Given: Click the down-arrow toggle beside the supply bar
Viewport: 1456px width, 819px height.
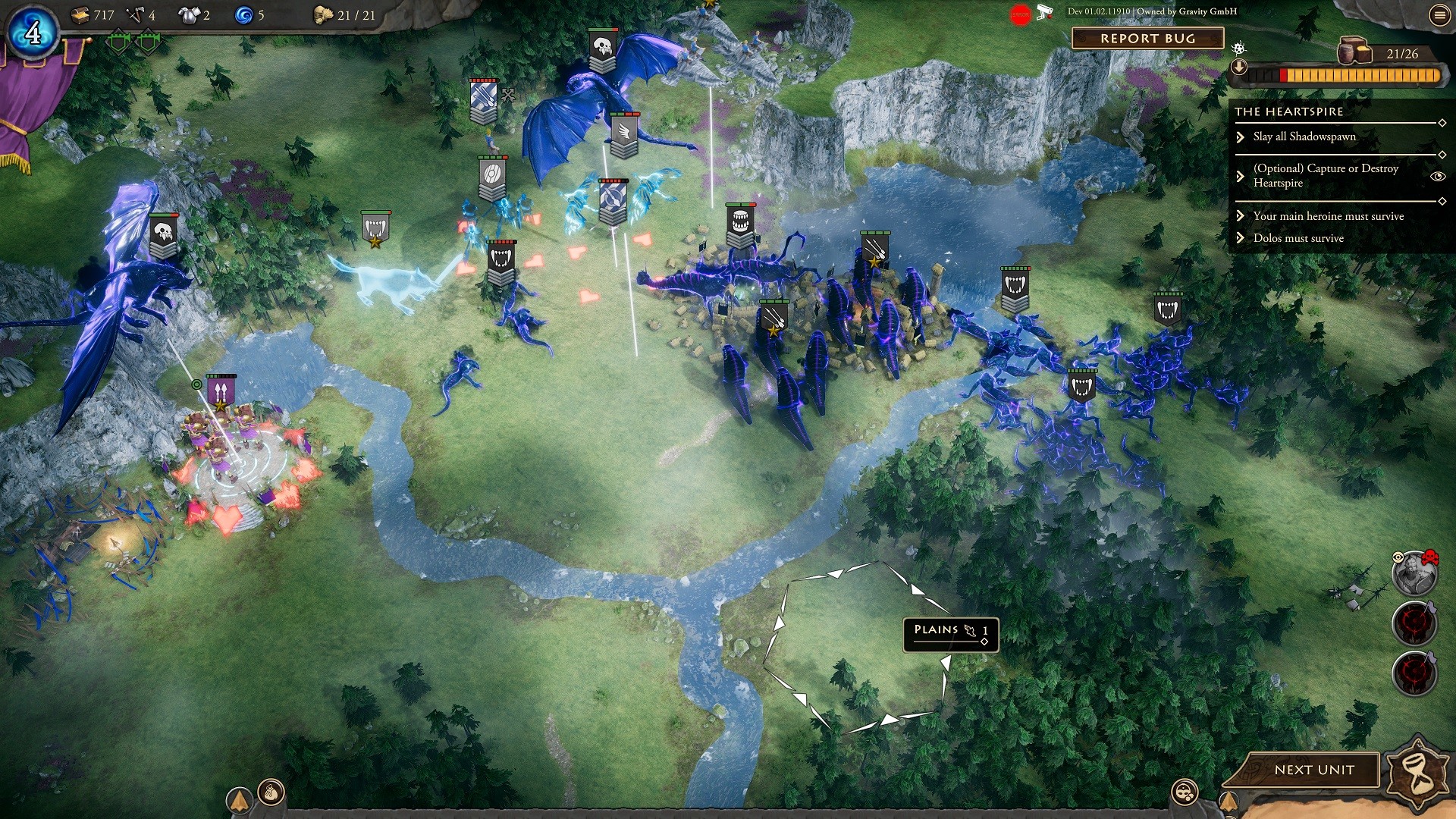Looking at the screenshot, I should pos(1239,67).
